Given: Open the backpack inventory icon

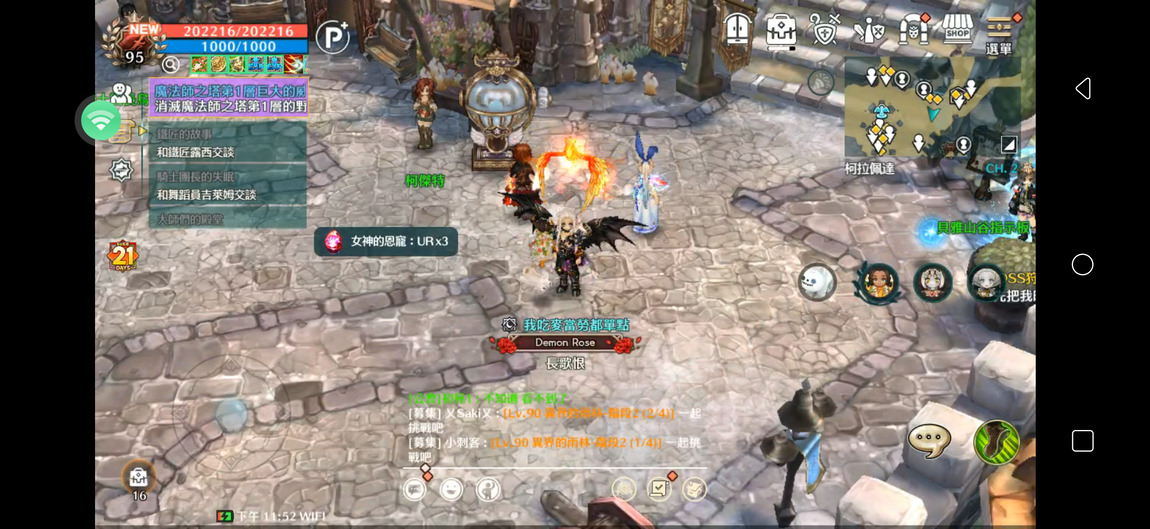Looking at the screenshot, I should (x=781, y=30).
